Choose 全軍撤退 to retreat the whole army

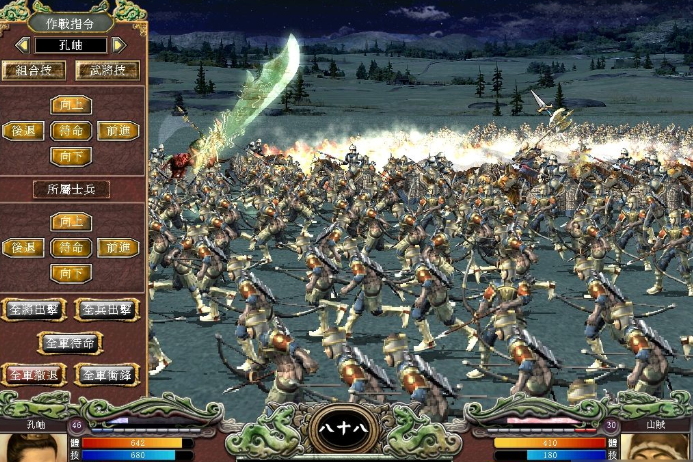tap(34, 375)
